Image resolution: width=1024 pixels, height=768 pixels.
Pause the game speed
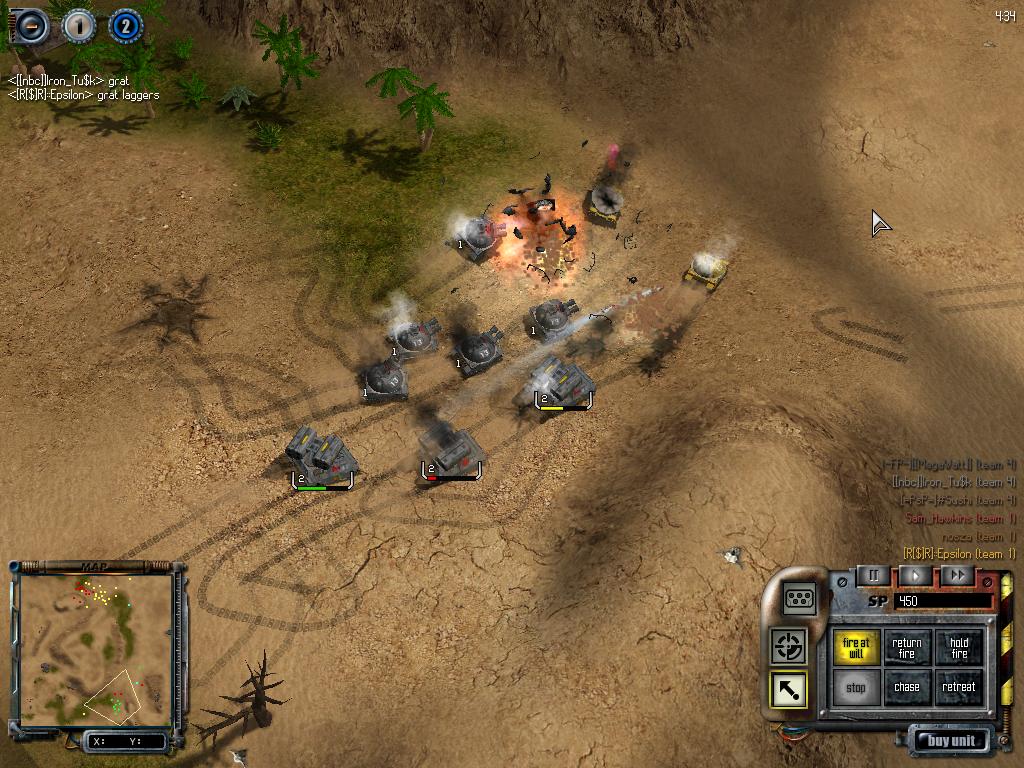tap(873, 575)
